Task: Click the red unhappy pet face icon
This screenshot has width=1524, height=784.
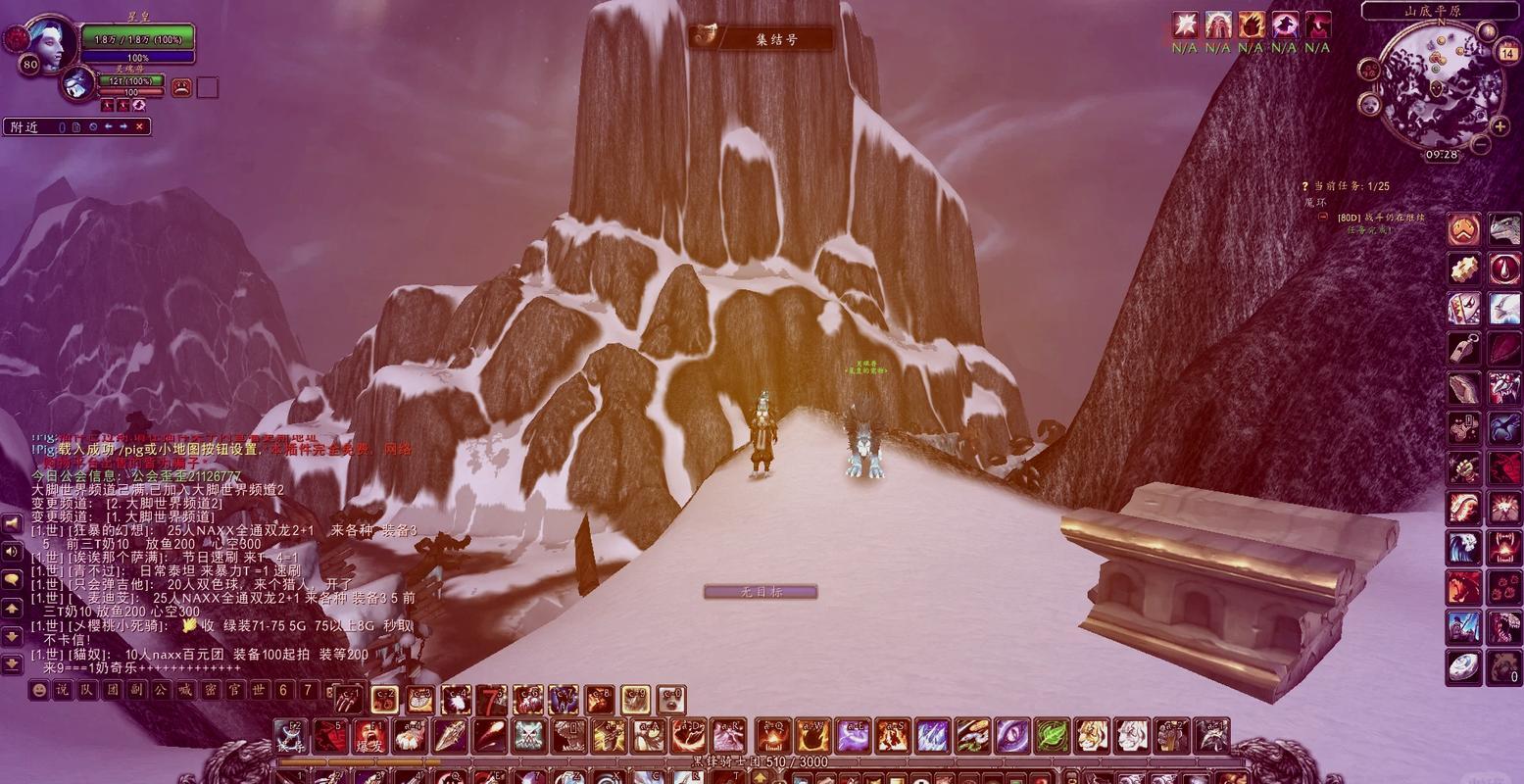Action: click(182, 88)
